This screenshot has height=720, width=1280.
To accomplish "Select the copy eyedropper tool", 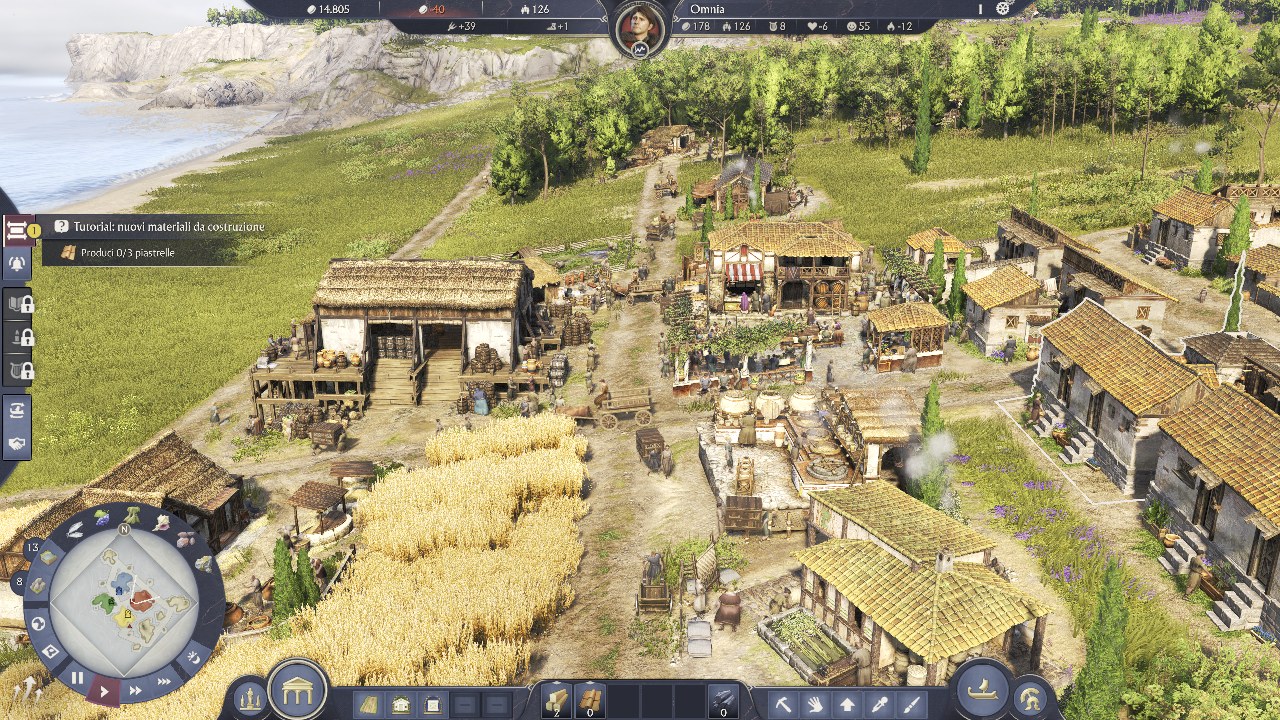I will [x=881, y=704].
